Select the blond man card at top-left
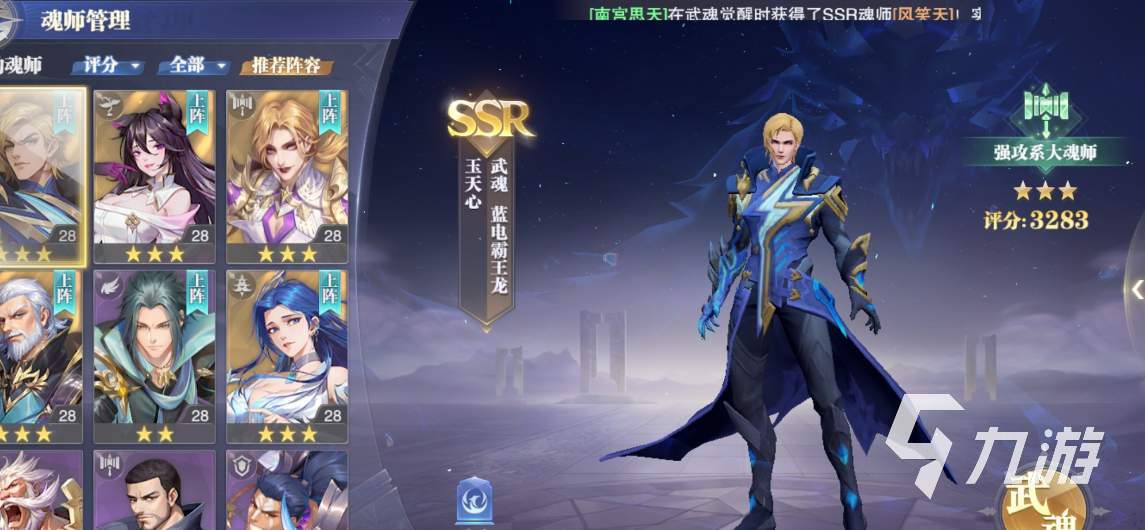The image size is (1145, 530). click(x=38, y=175)
